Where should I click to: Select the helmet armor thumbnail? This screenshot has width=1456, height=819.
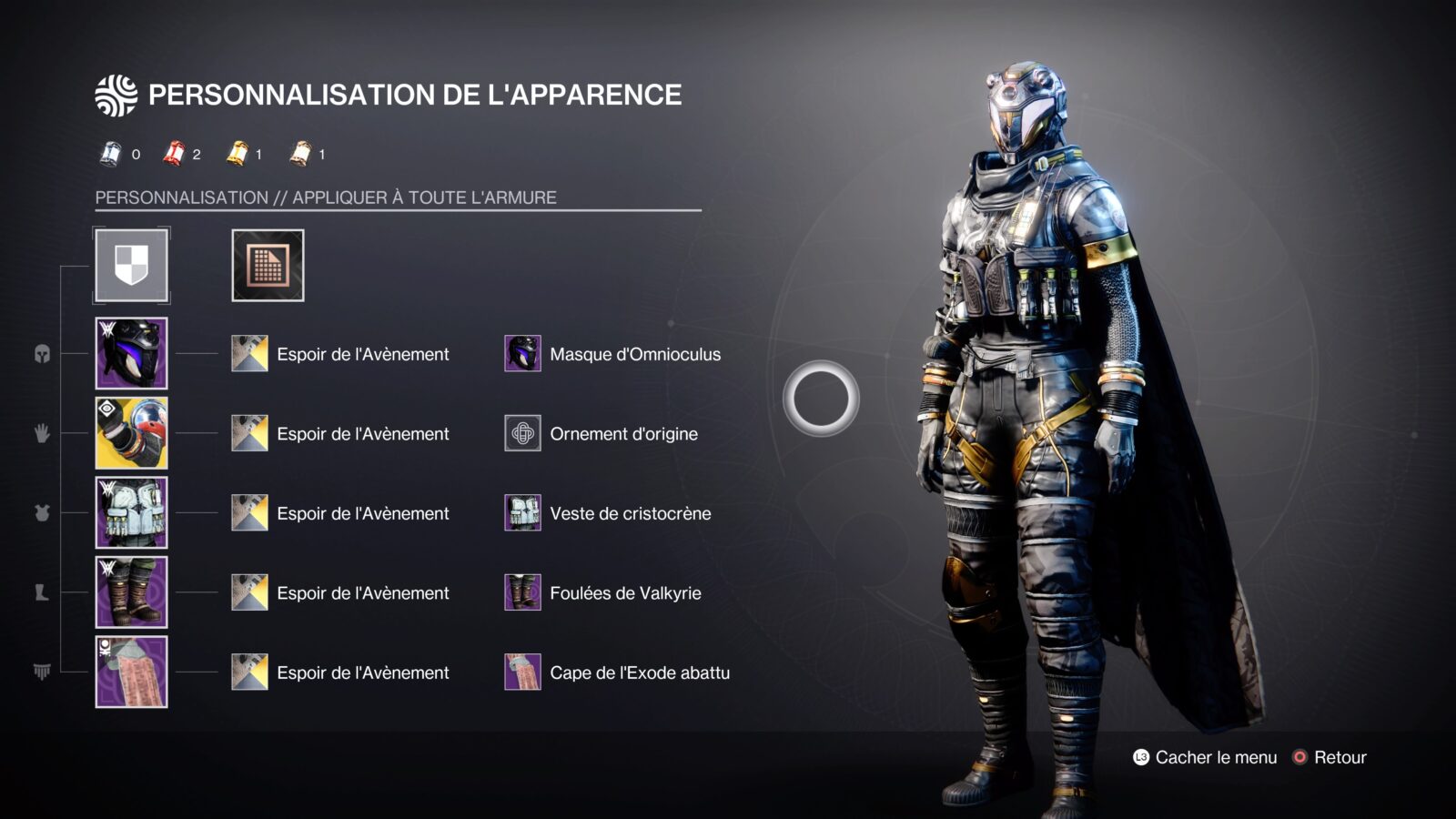click(x=130, y=354)
